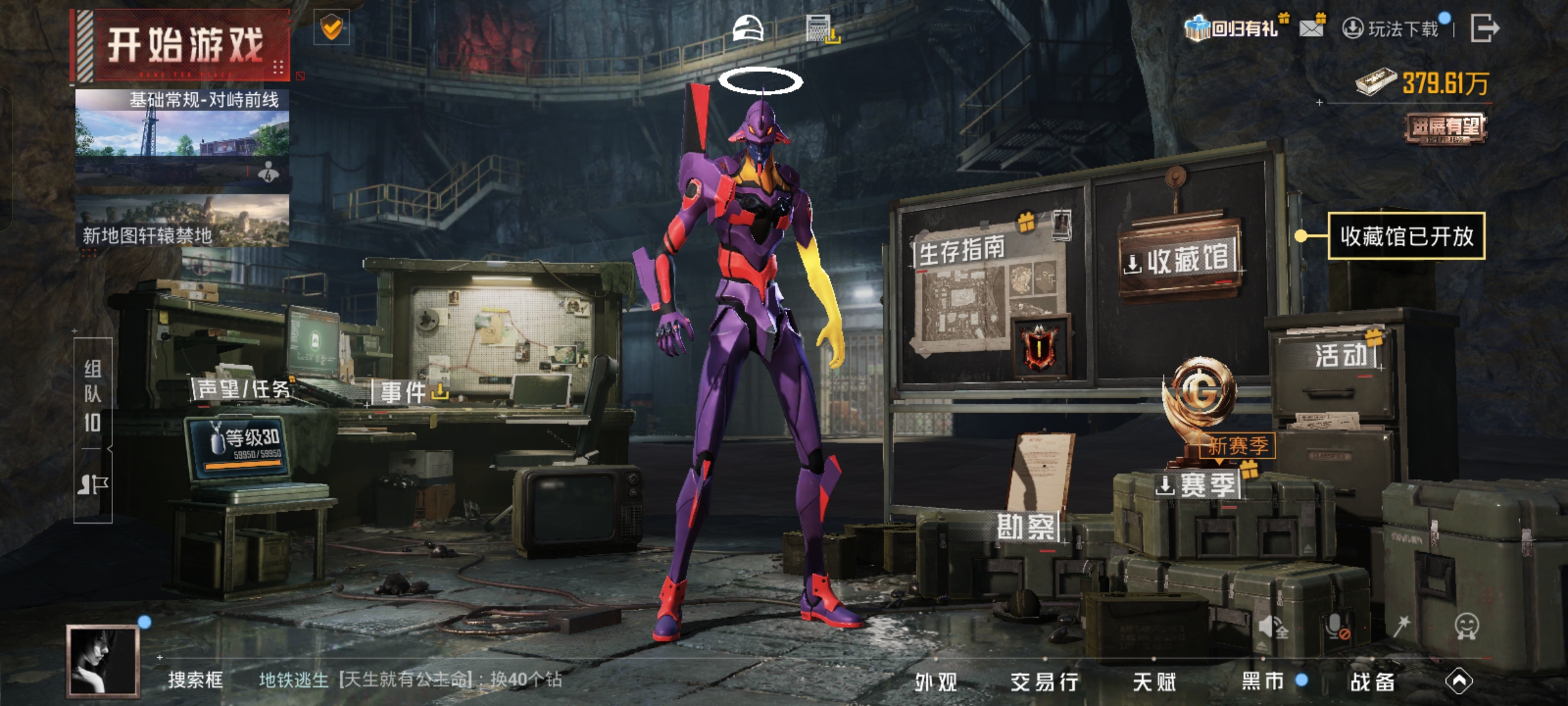Open the 活动 events drawer
This screenshot has width=1568, height=706.
(x=1341, y=356)
